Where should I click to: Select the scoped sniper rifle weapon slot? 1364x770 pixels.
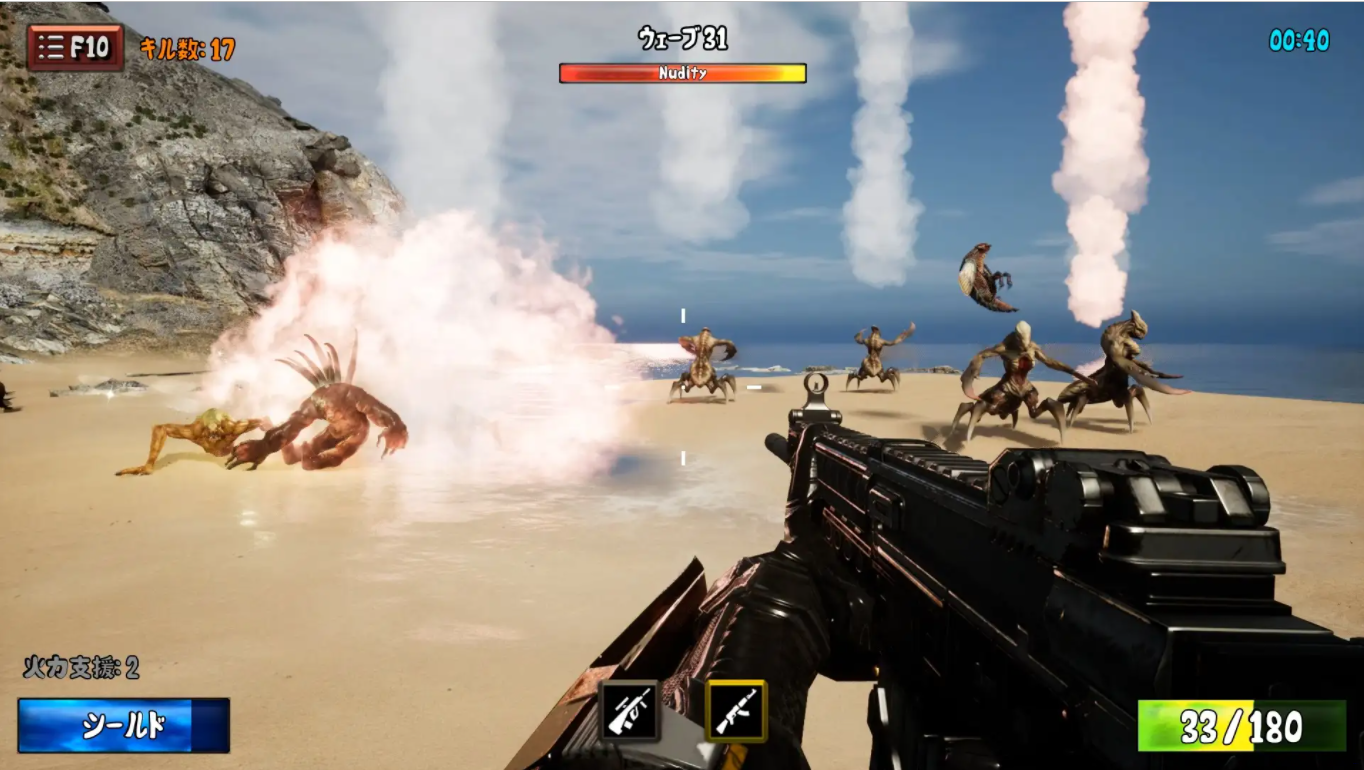coord(629,710)
